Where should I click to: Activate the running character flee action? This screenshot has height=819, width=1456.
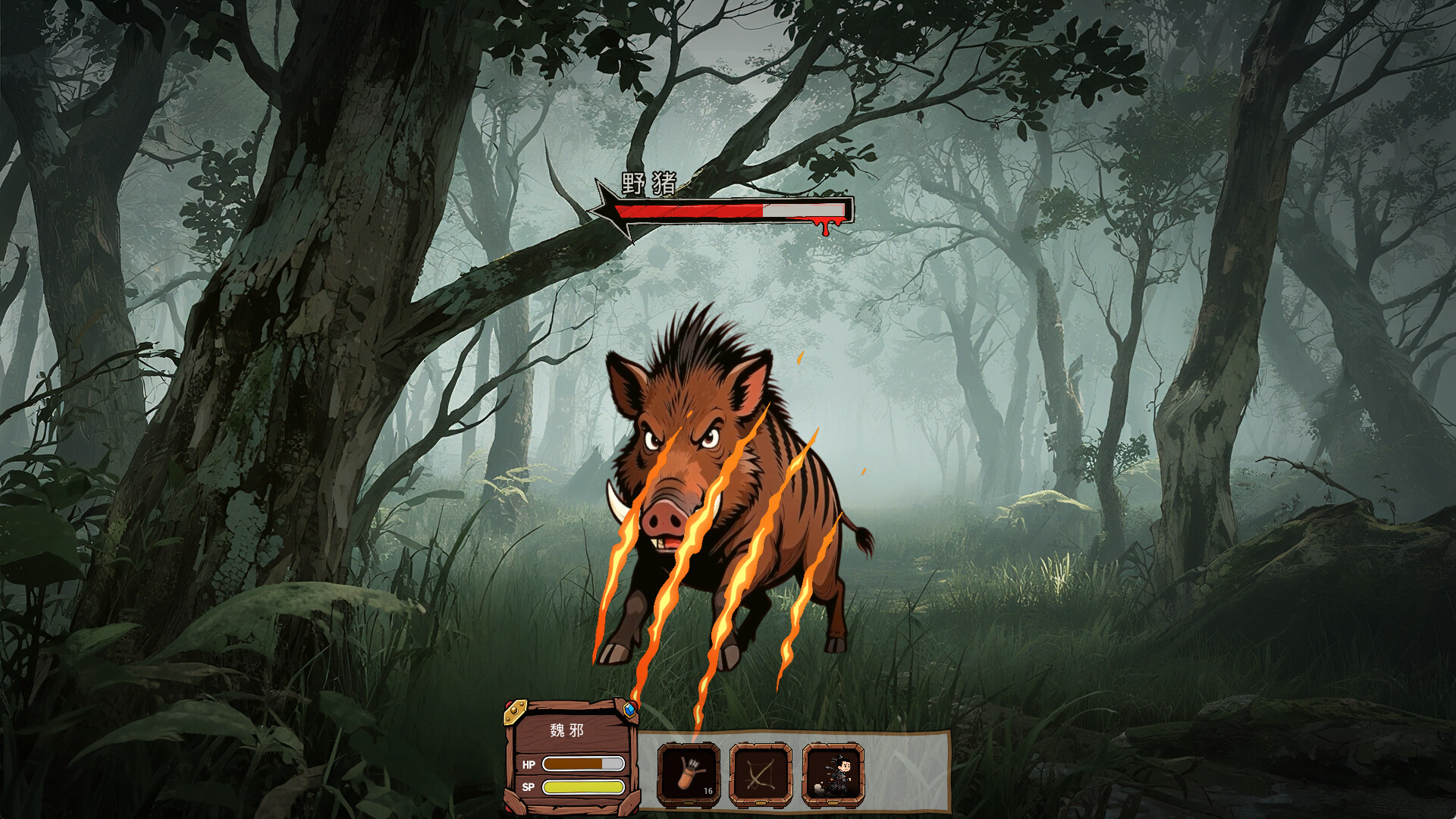tap(833, 773)
